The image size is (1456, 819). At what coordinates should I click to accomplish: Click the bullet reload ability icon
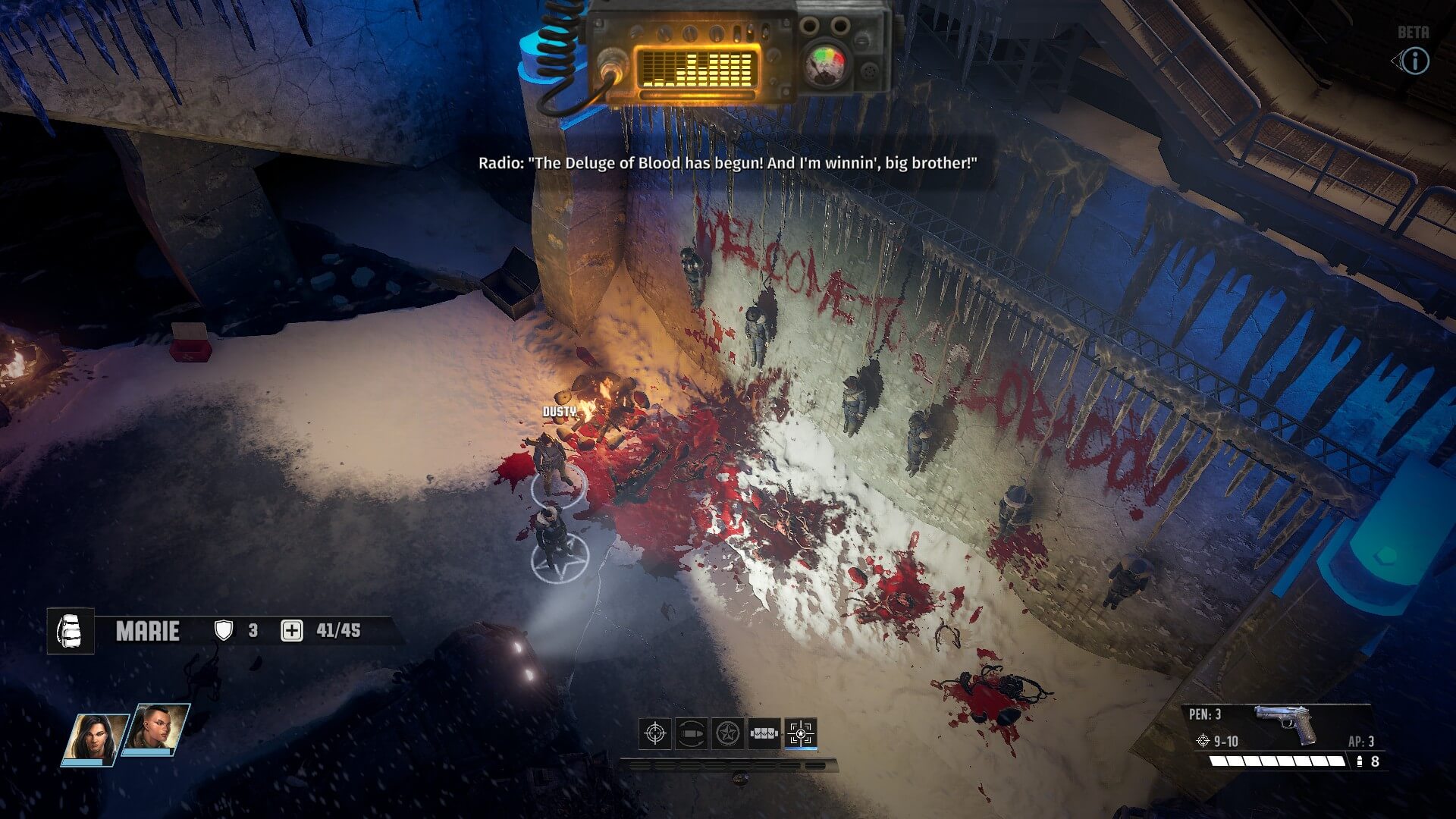point(691,733)
